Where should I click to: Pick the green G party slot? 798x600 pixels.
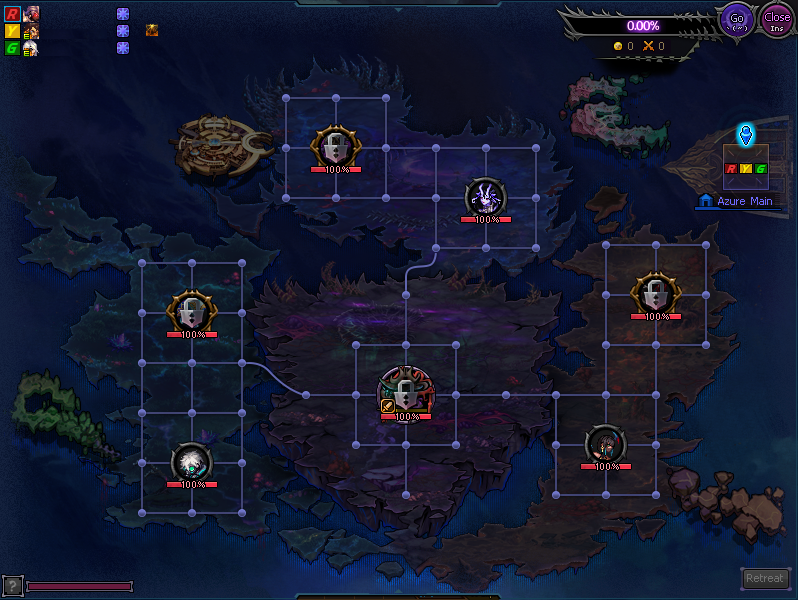tap(13, 48)
